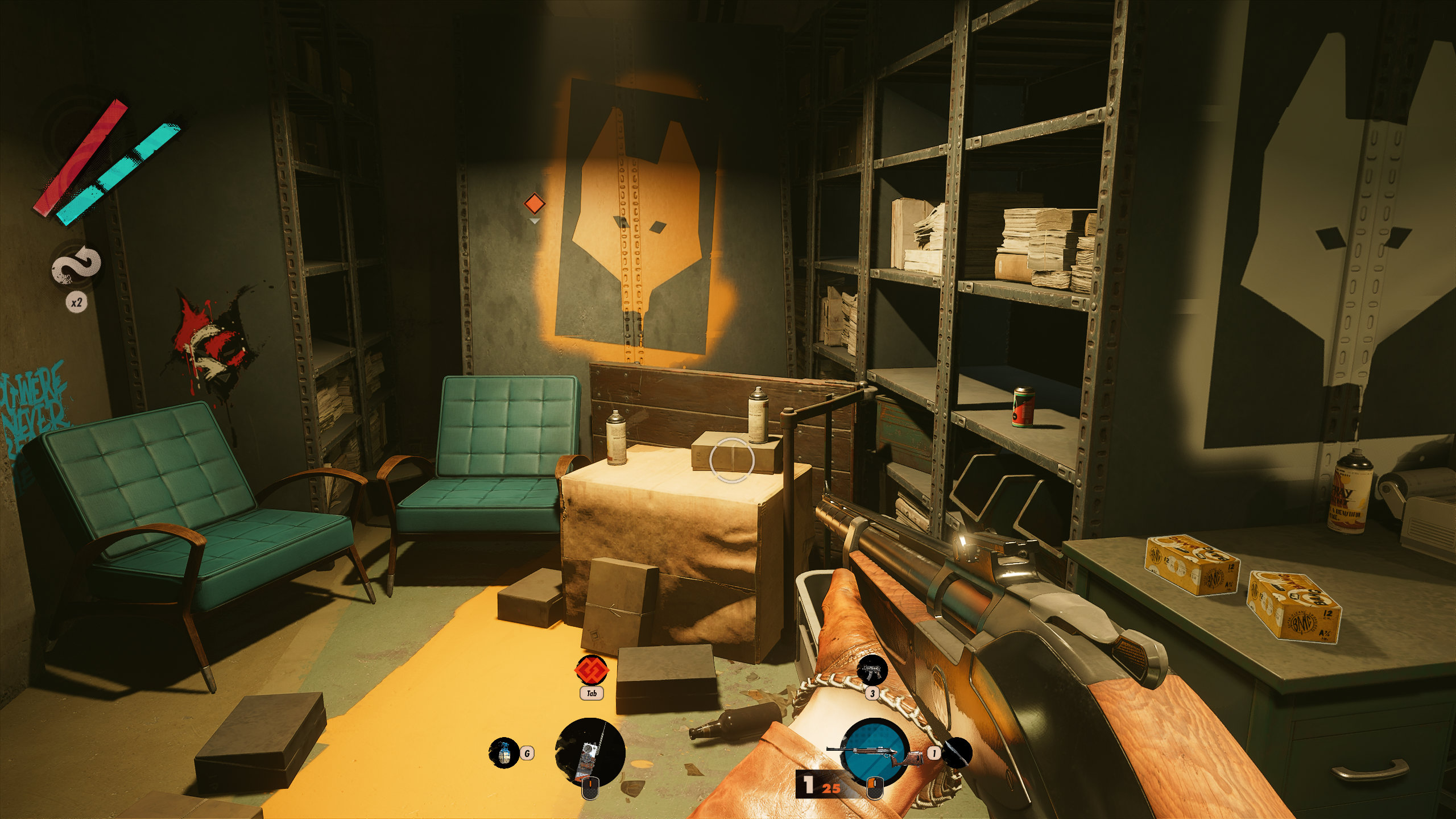Activate the red slab power icon
This screenshot has width=1456, height=819.
pos(591,670)
